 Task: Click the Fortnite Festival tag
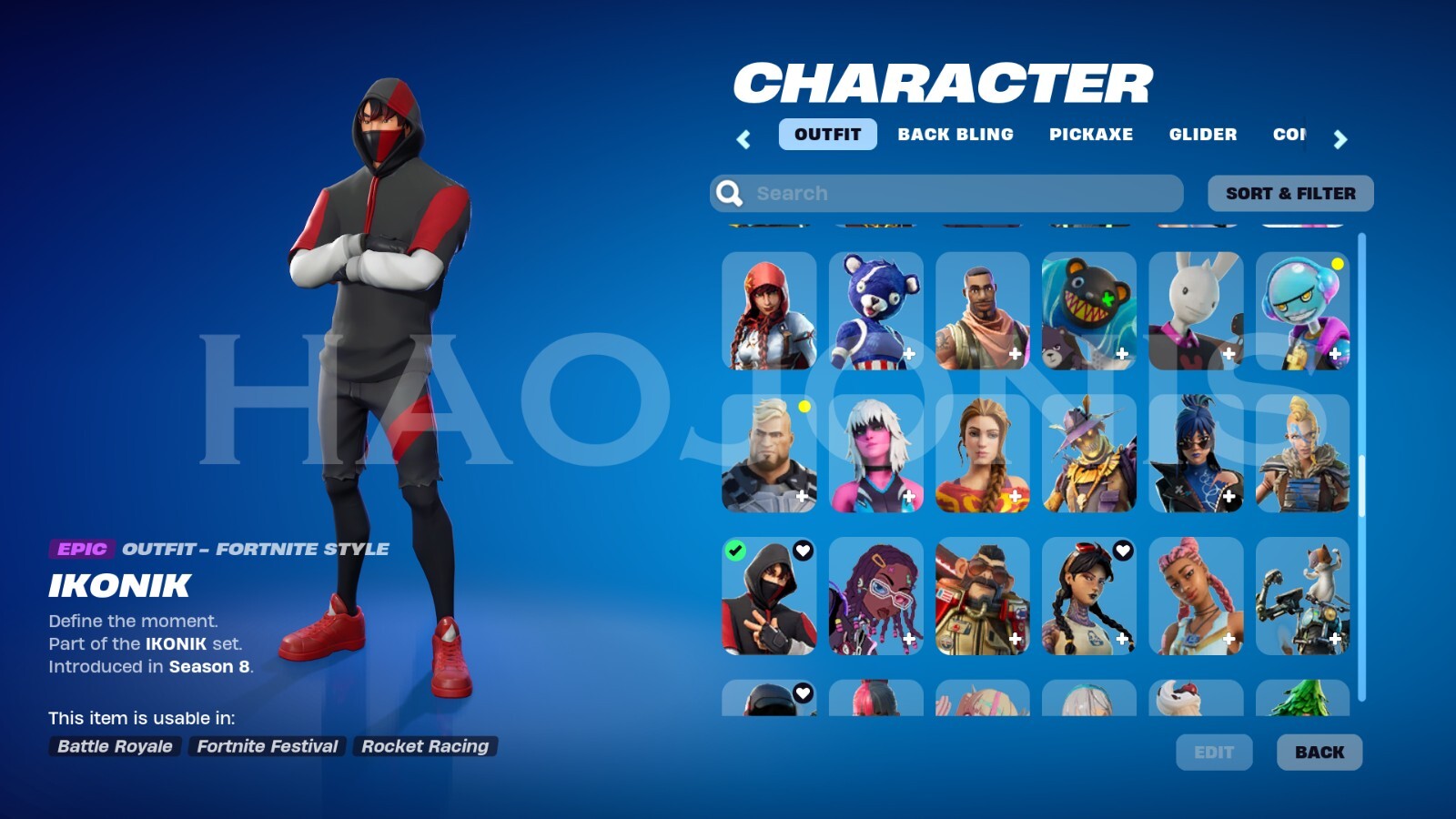[267, 746]
